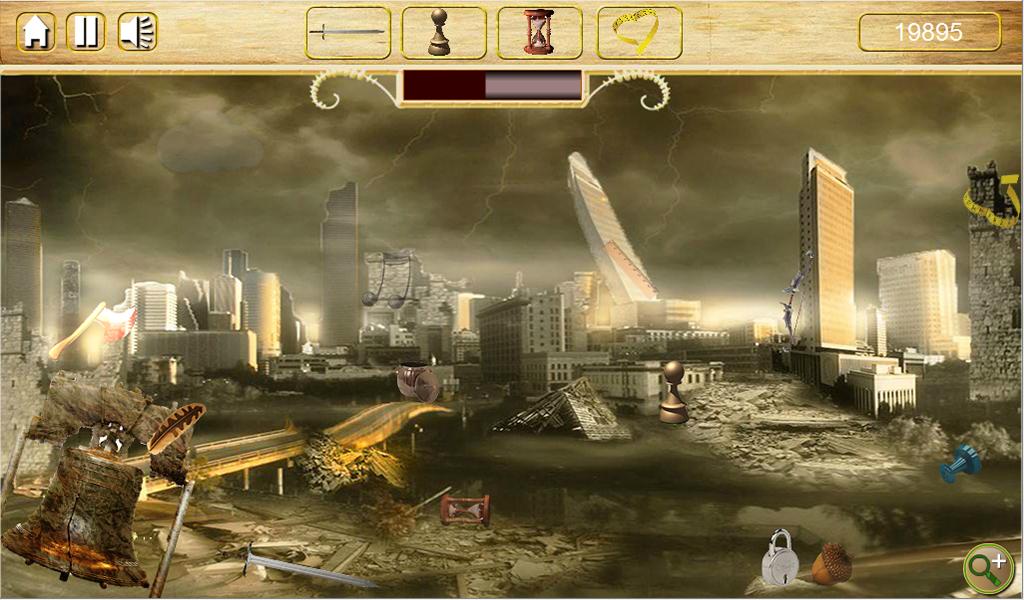Viewport: 1024px width, 600px height.
Task: Toggle the sound speaker button
Action: pyautogui.click(x=137, y=32)
